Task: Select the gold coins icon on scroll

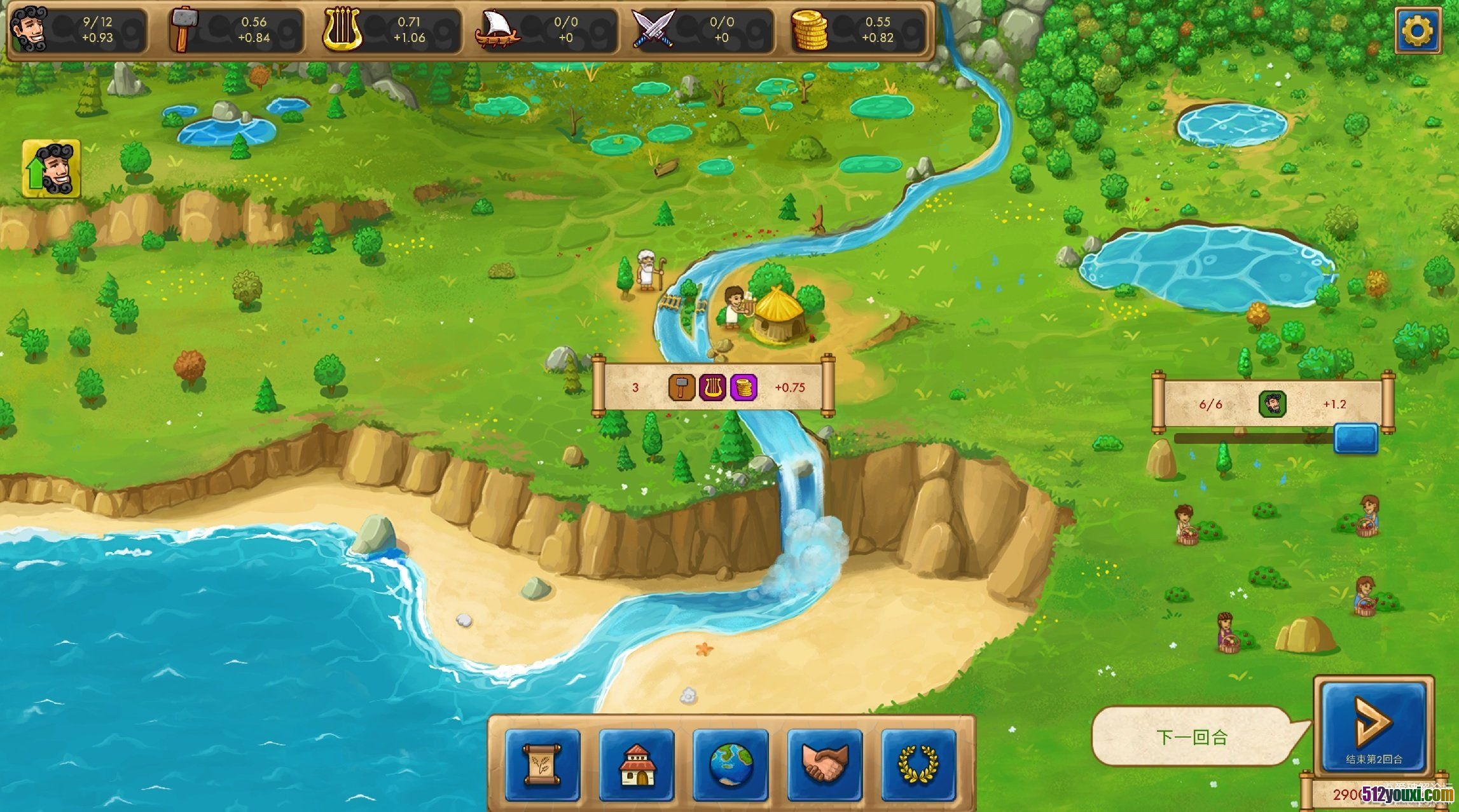Action: pos(743,387)
